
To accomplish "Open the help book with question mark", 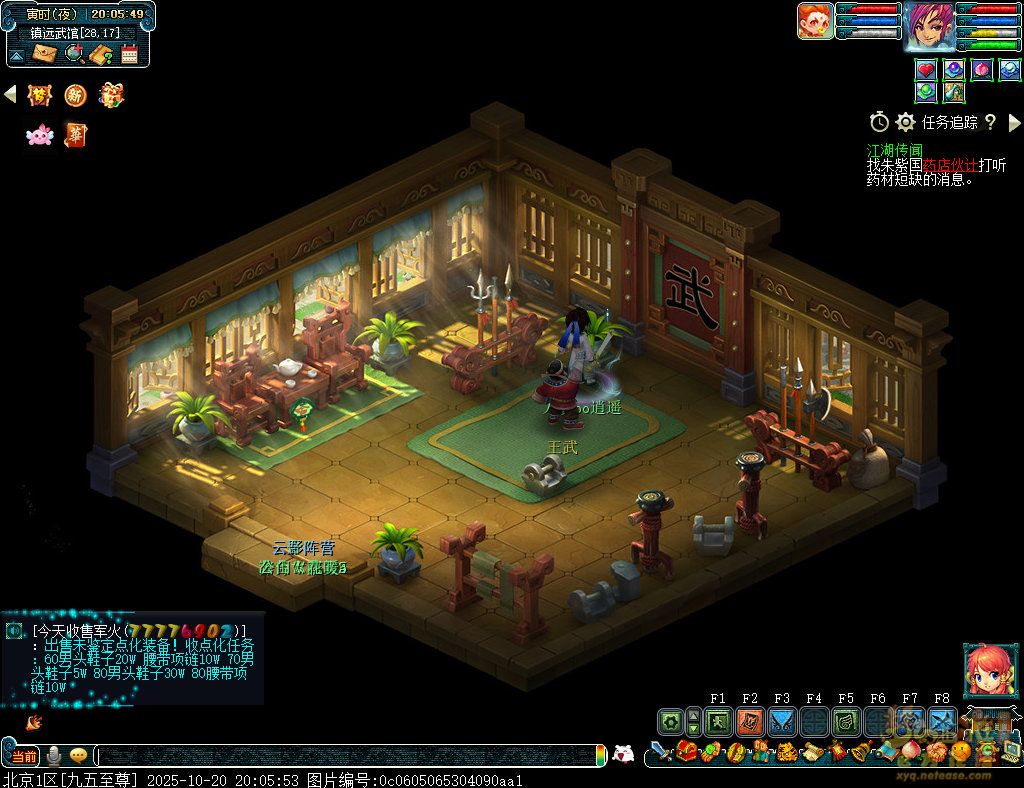I will tap(101, 54).
